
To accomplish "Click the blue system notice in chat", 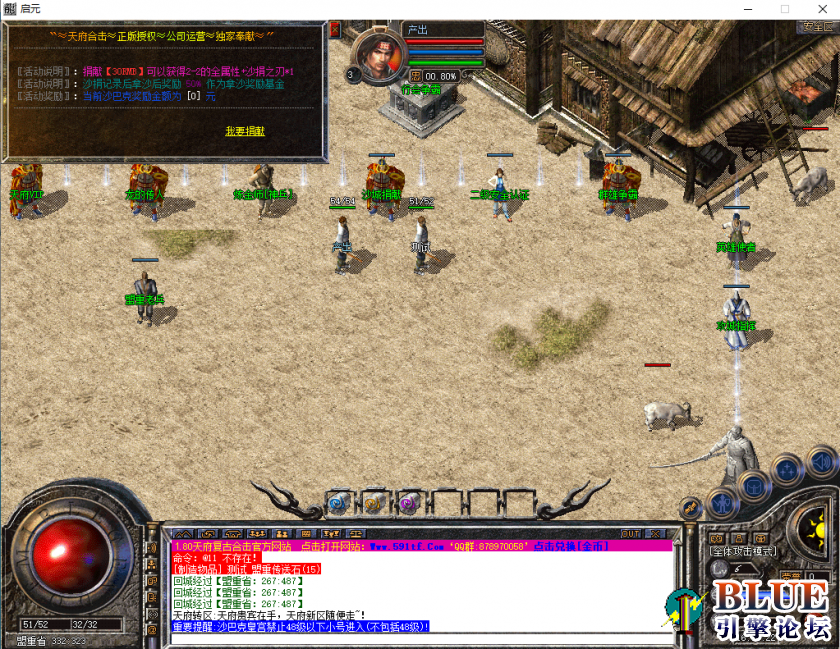I will coord(301,626).
